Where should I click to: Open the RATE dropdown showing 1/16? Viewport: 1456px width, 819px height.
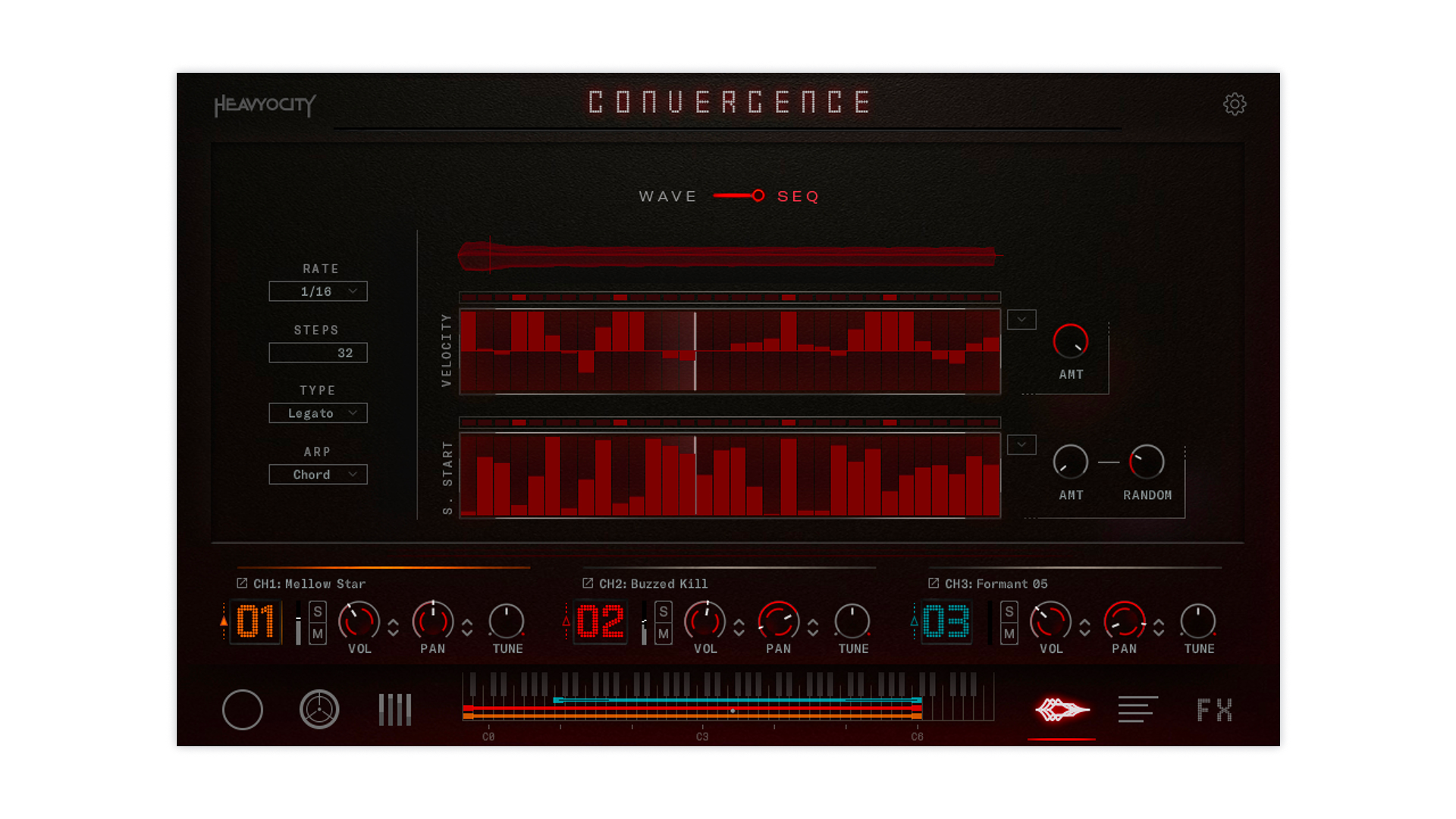(318, 291)
